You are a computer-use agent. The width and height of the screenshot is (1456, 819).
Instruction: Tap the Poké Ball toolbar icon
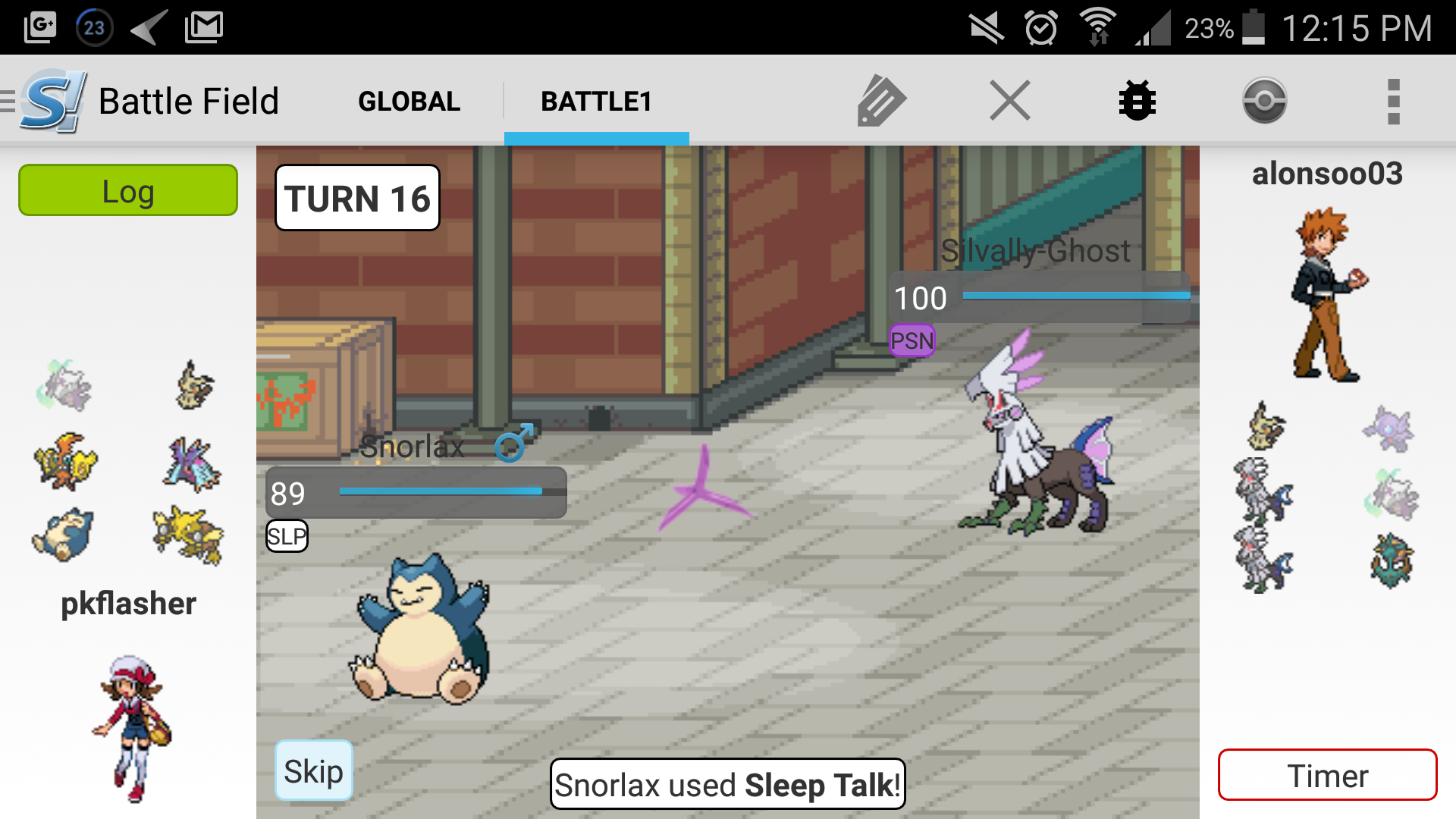point(1264,101)
